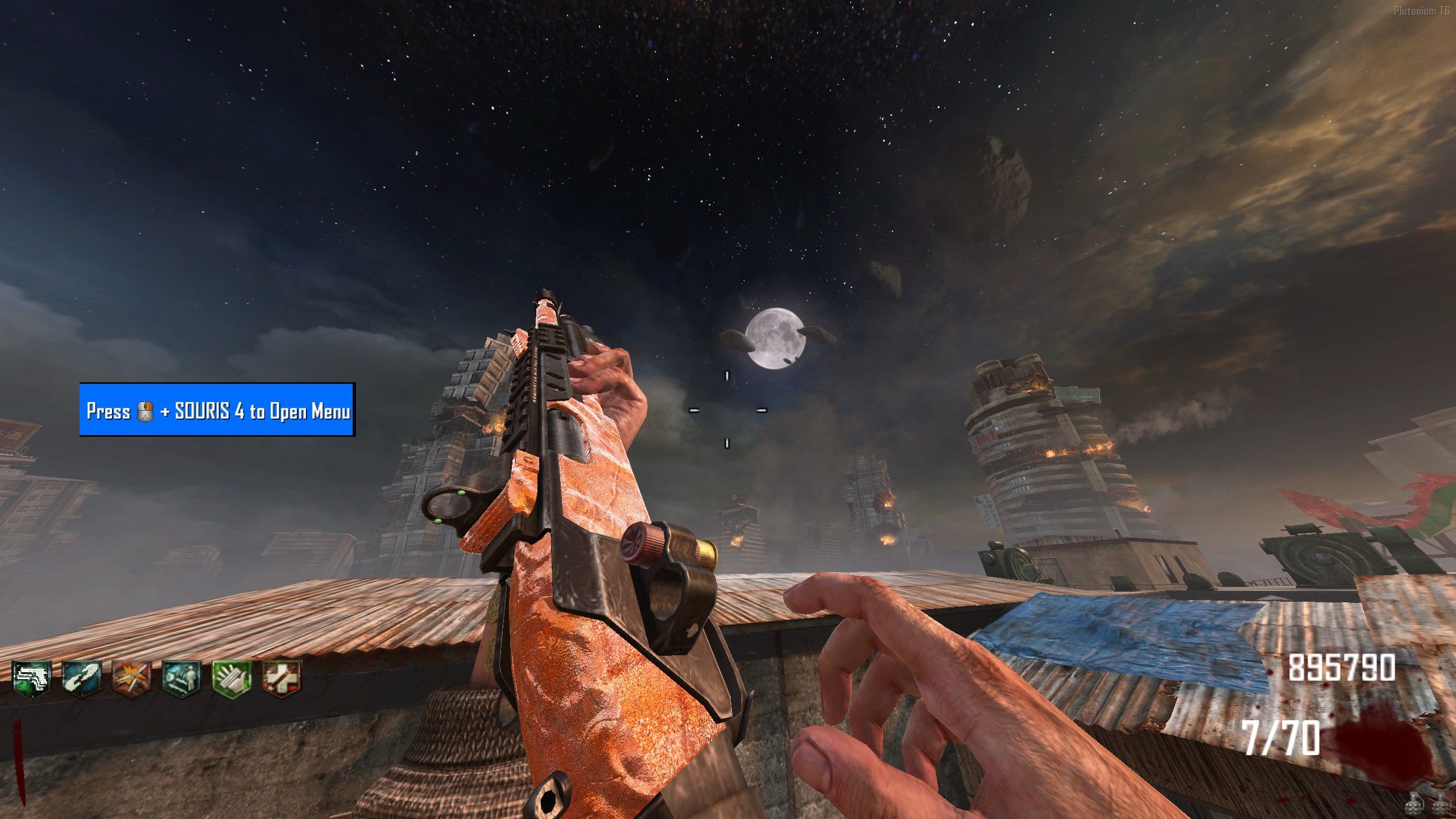Click the blue Quick Revive perk icon
Viewport: 1456px width, 819px height.
(x=82, y=678)
